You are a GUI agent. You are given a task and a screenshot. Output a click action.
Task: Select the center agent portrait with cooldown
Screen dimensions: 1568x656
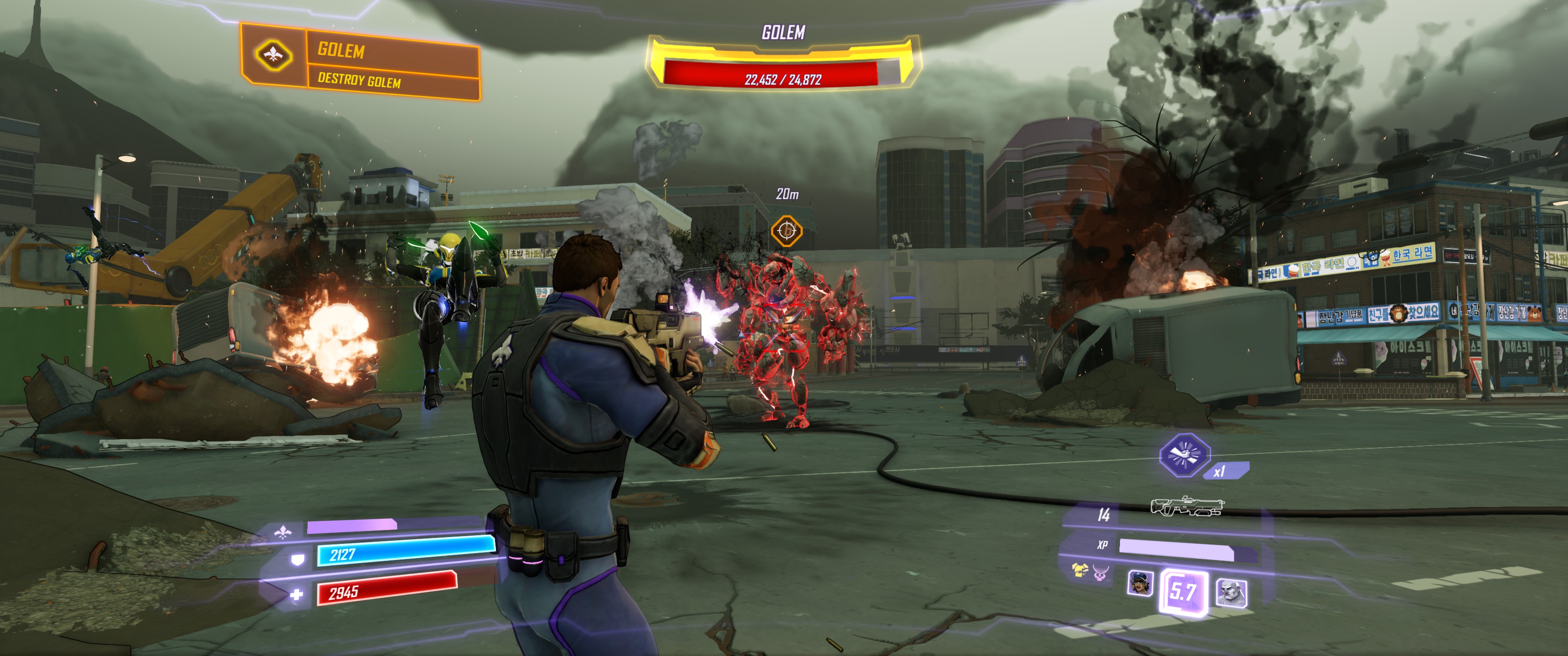[1183, 591]
